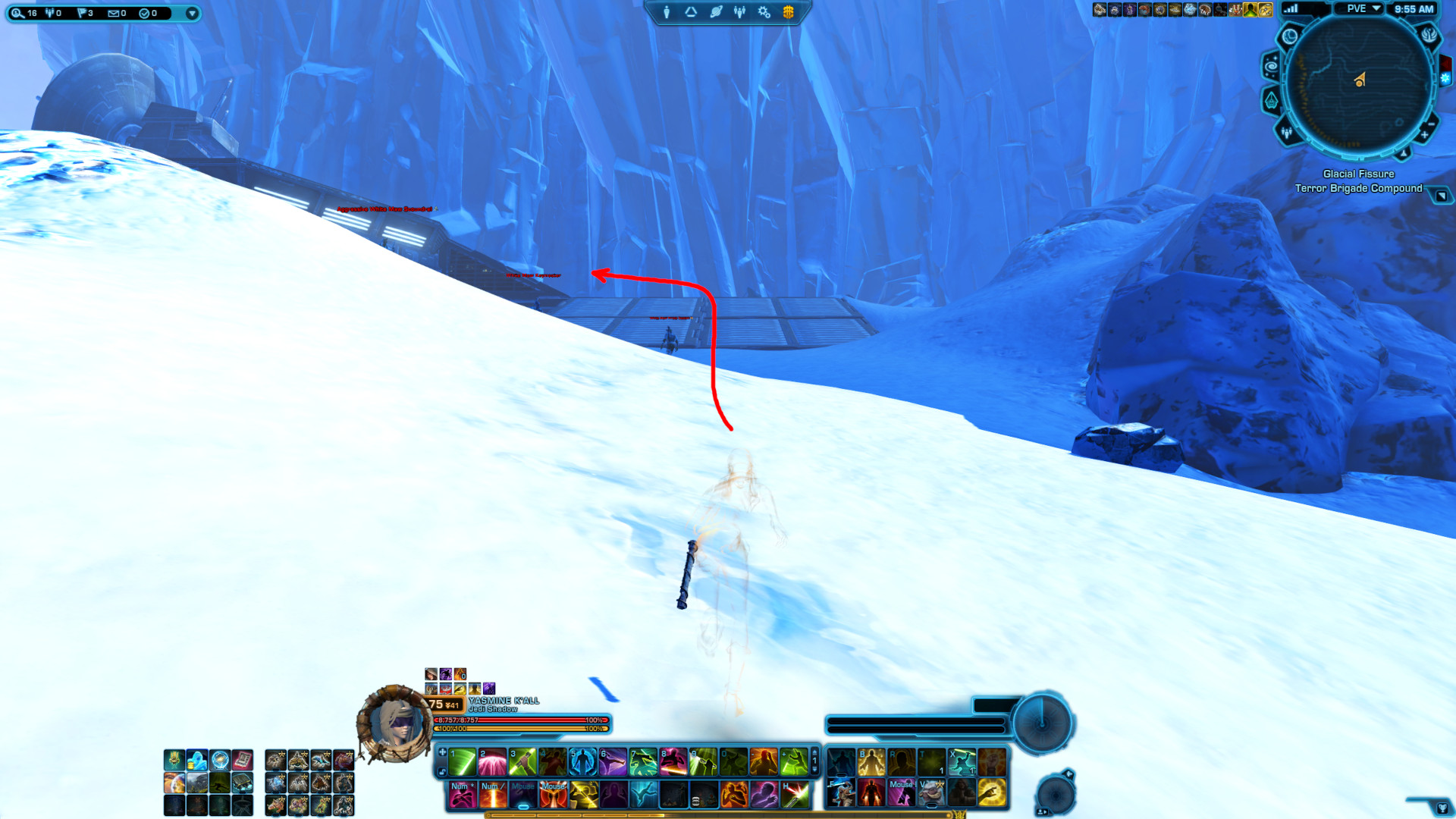
Task: Select the lightsaber ability in quickslot 1
Action: (461, 762)
